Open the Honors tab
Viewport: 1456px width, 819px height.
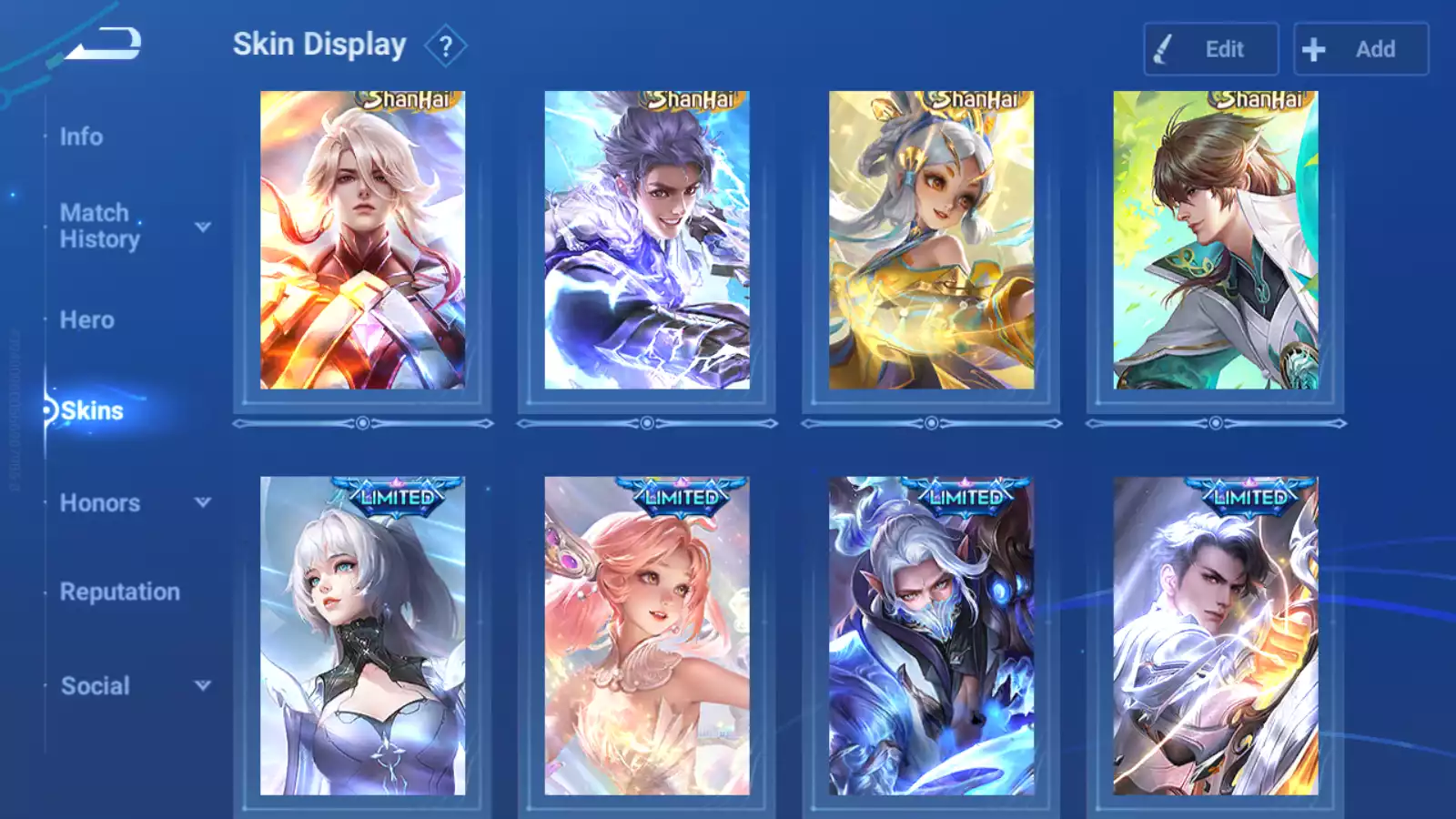pos(99,502)
